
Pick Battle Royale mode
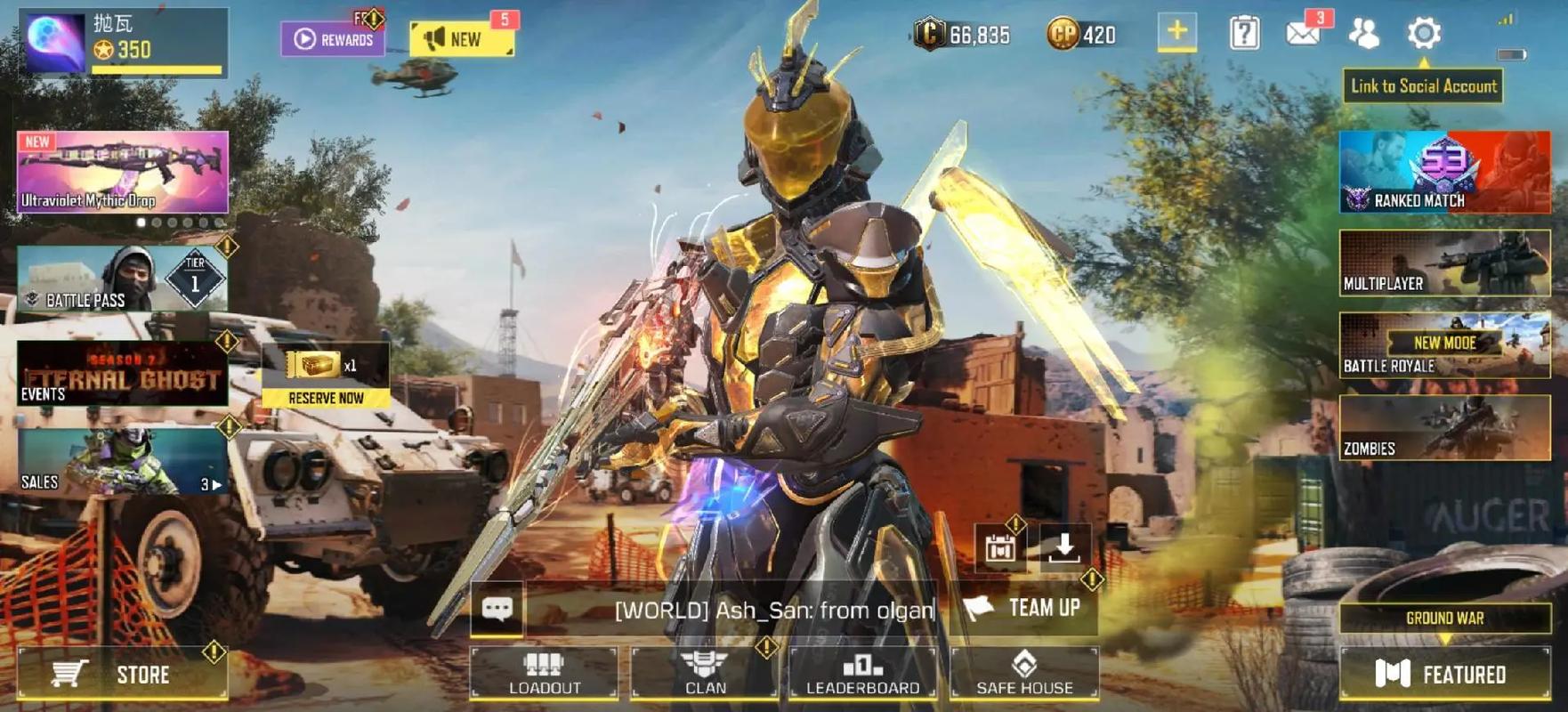coord(1444,345)
